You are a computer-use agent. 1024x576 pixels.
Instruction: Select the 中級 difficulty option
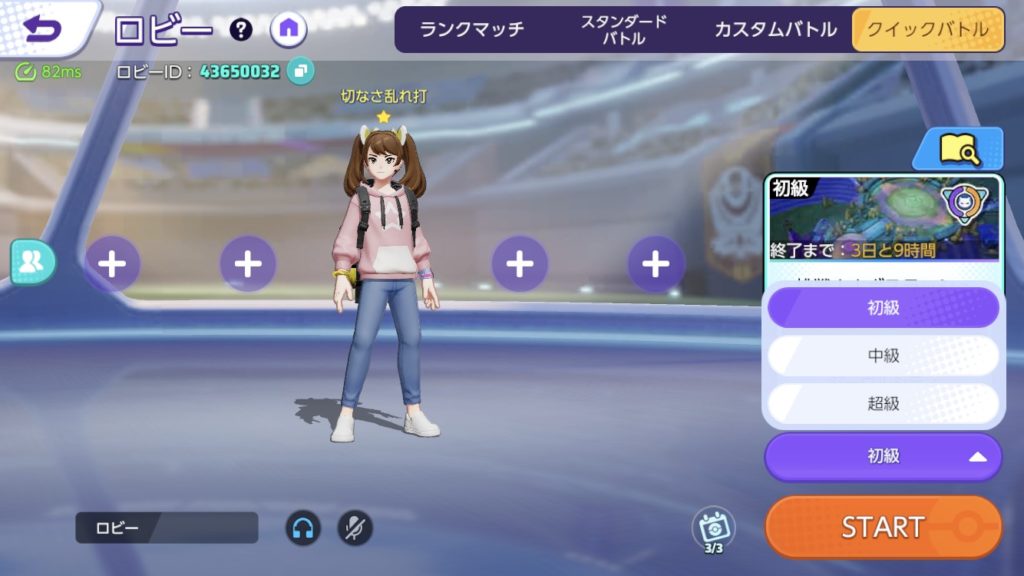tap(883, 355)
